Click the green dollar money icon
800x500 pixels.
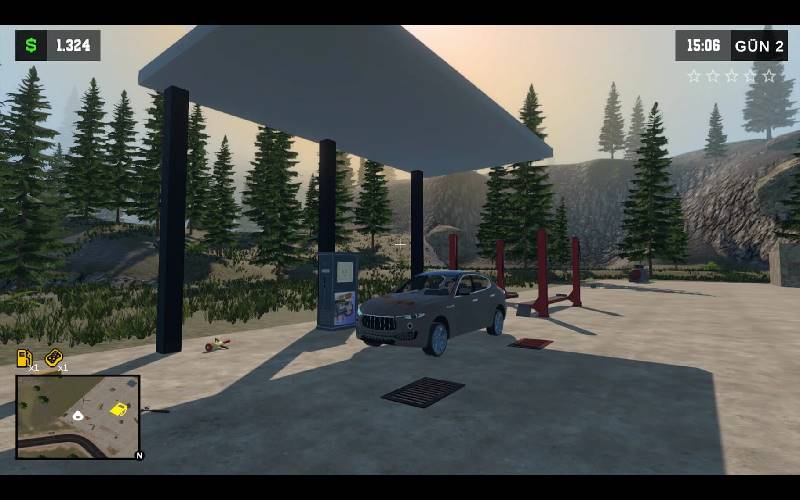[x=31, y=45]
